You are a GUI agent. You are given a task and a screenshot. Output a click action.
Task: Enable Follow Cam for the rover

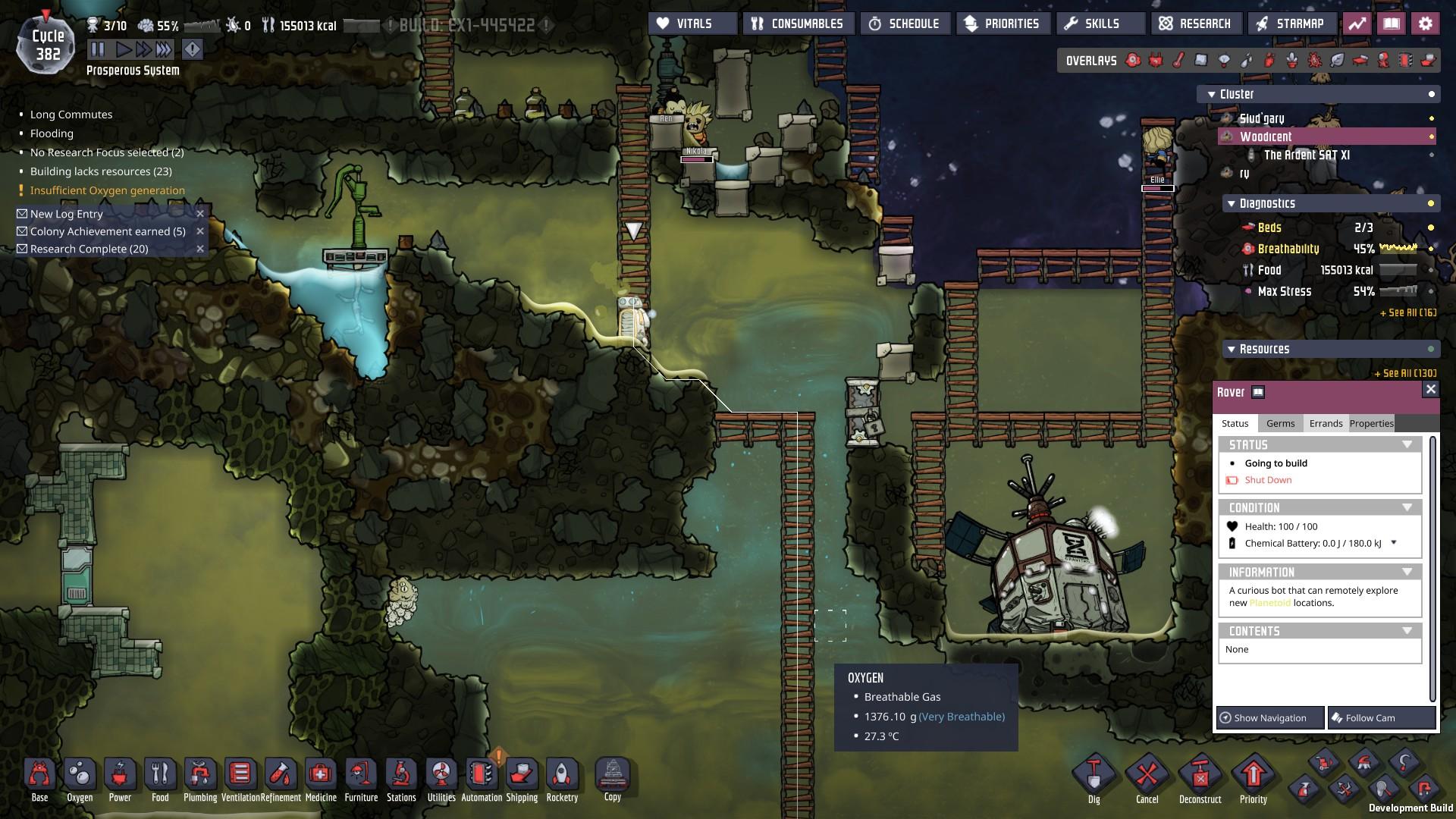tap(1381, 717)
